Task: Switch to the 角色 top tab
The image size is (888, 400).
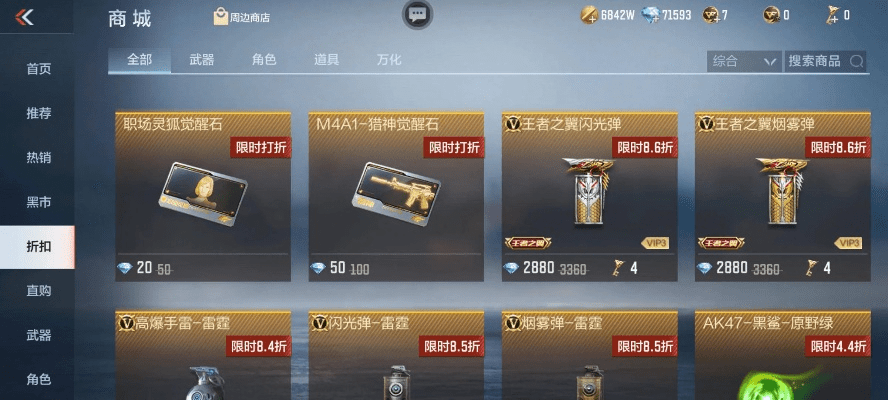Action: coord(264,60)
